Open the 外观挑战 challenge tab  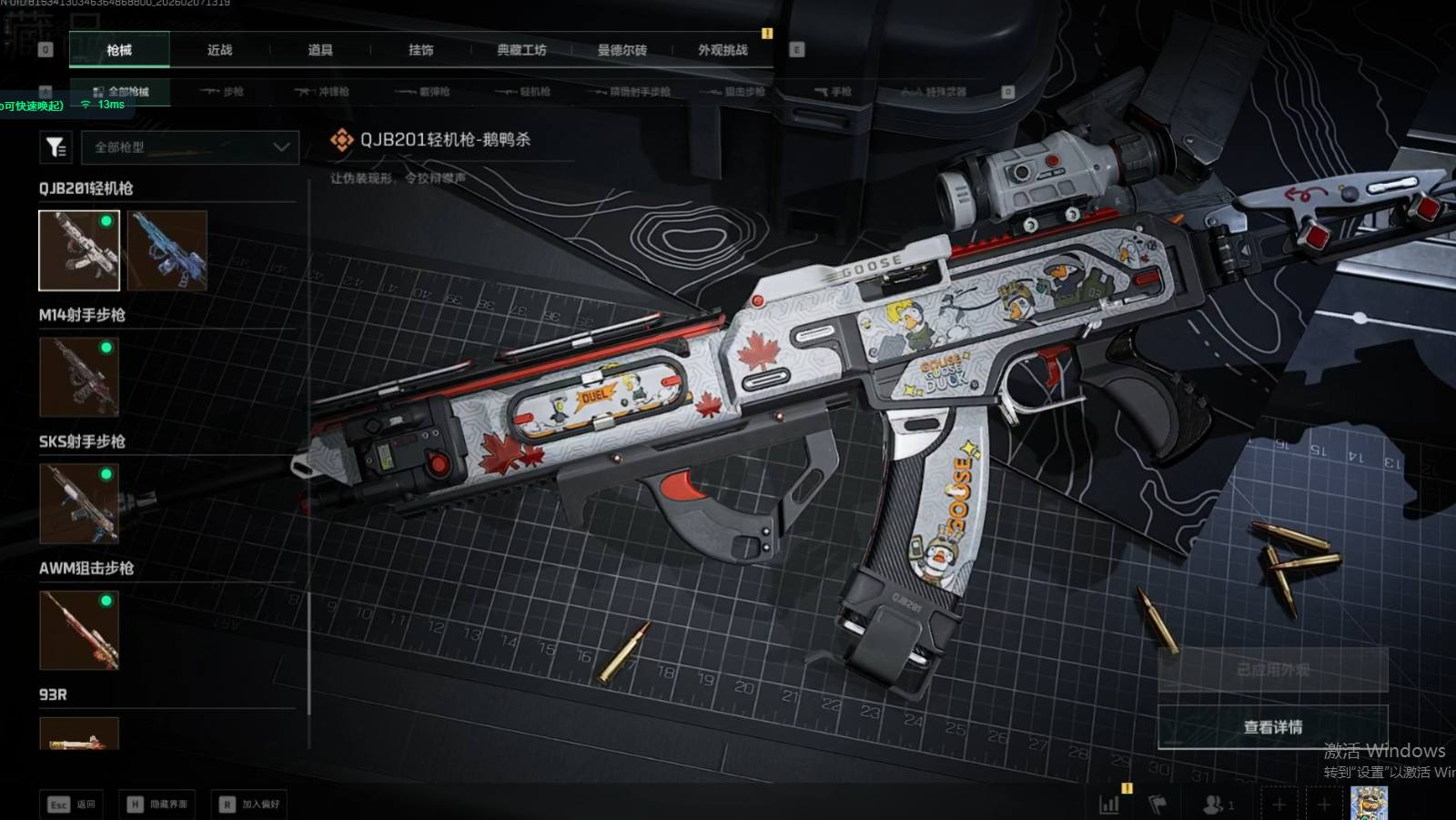[x=723, y=50]
